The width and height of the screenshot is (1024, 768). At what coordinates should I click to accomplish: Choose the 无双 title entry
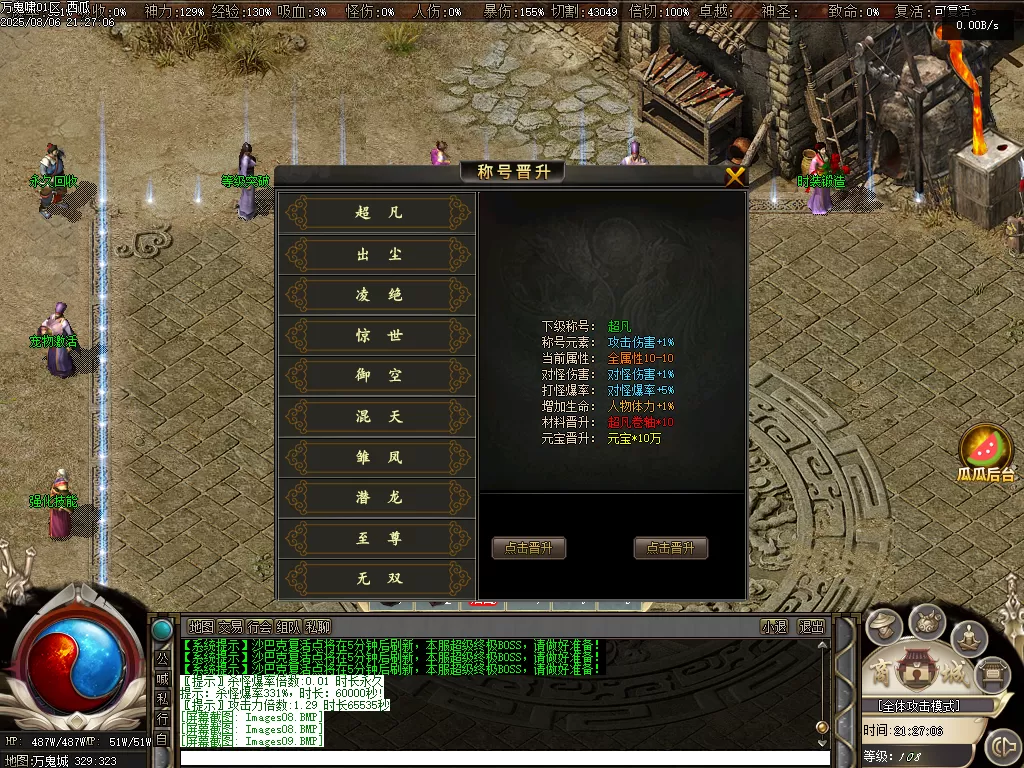[x=377, y=579]
